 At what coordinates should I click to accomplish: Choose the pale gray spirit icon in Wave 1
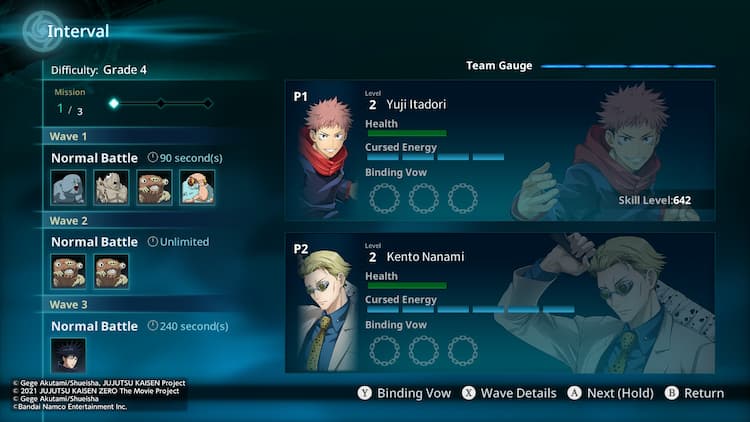tap(111, 187)
